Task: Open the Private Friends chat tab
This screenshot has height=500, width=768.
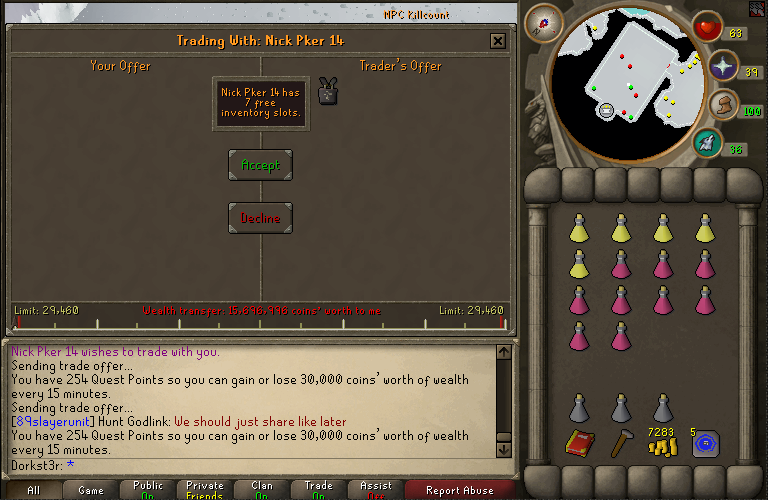Action: tap(205, 490)
